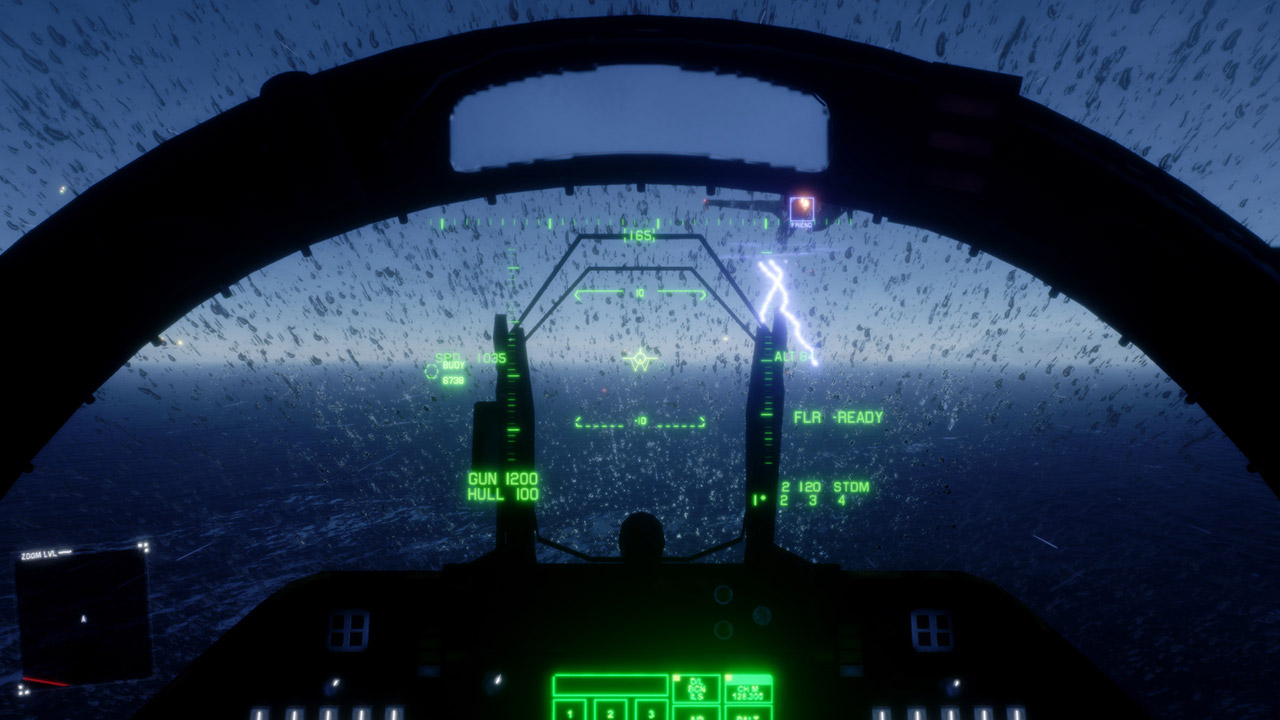Select weapon station 2 on the STDM selector
The width and height of the screenshot is (1280, 720).
point(782,500)
